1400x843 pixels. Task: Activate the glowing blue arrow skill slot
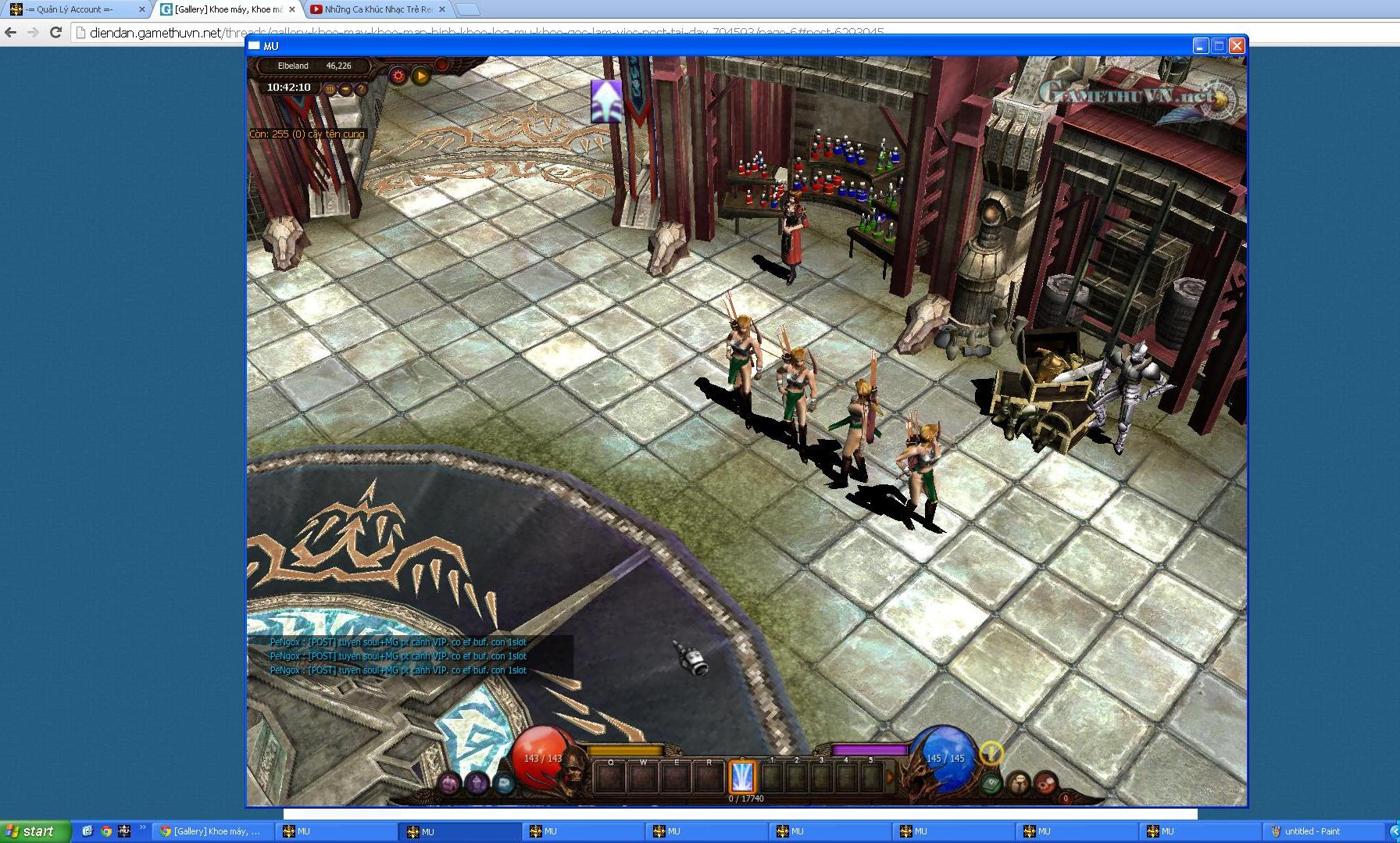click(742, 777)
